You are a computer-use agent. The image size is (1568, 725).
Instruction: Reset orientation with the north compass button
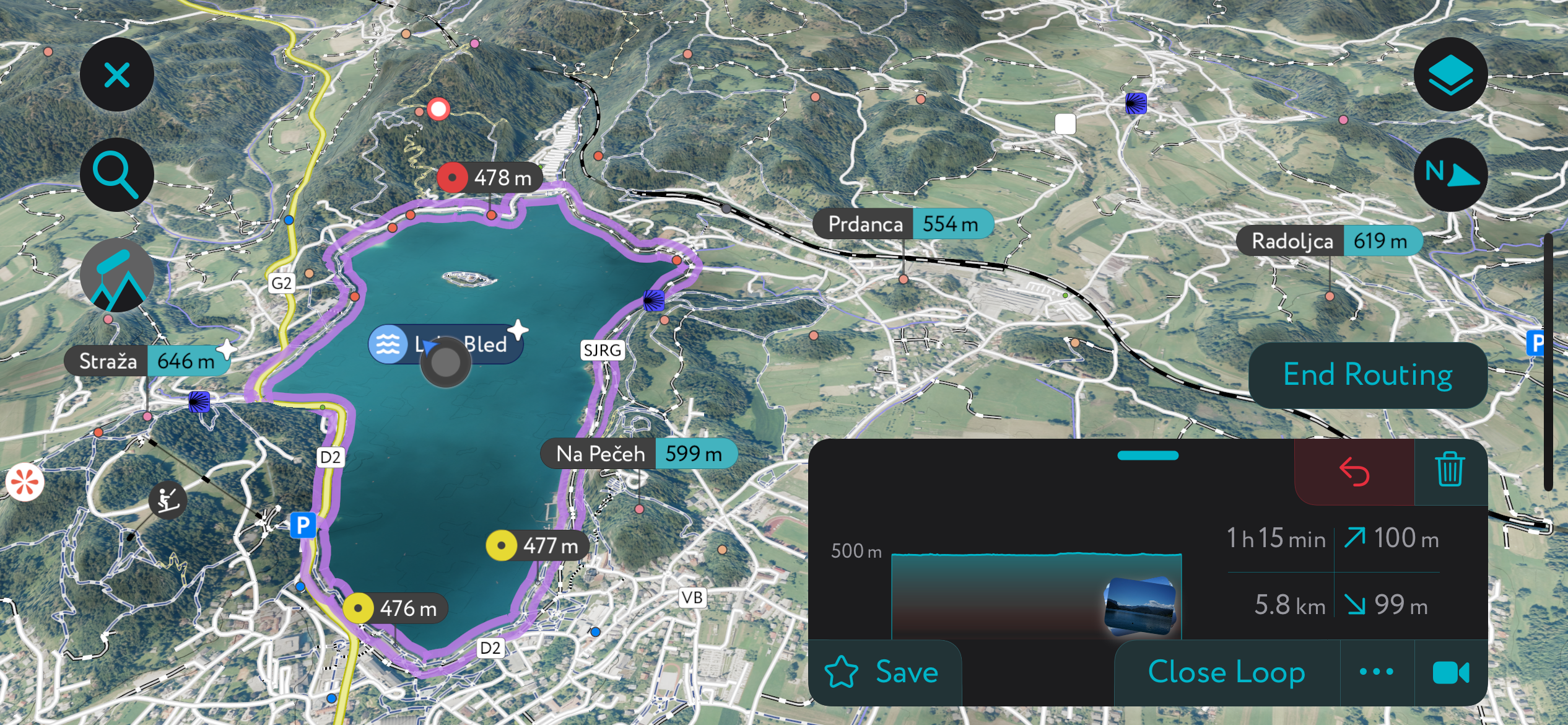click(1450, 175)
